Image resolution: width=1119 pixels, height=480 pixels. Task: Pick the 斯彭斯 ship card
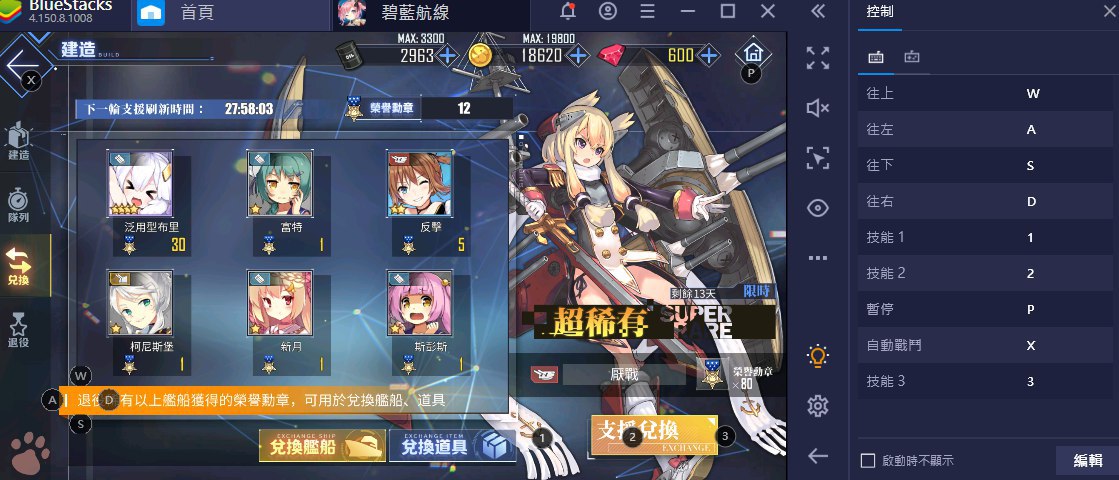tap(420, 305)
